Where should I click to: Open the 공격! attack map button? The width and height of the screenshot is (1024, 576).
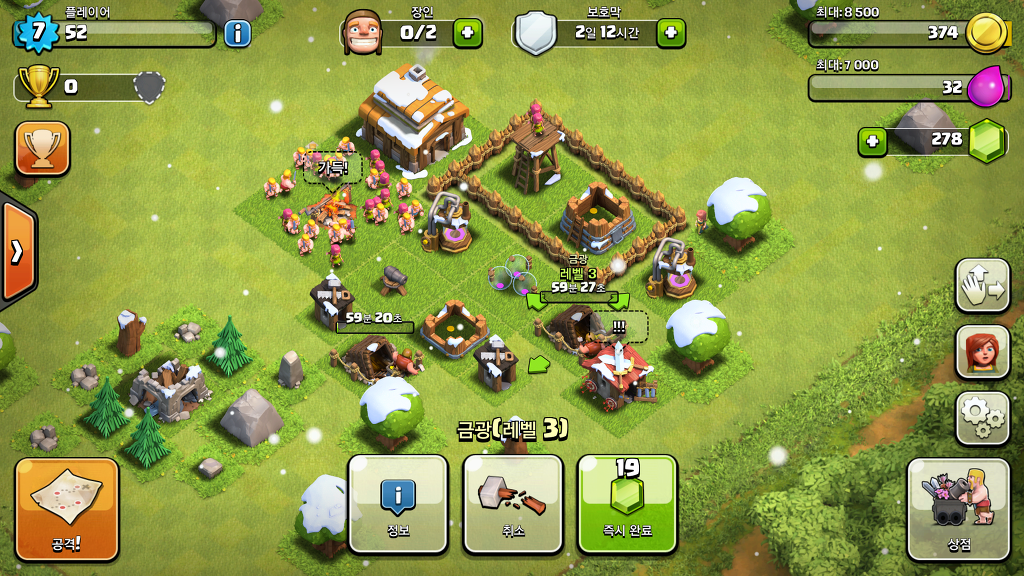pos(67,508)
